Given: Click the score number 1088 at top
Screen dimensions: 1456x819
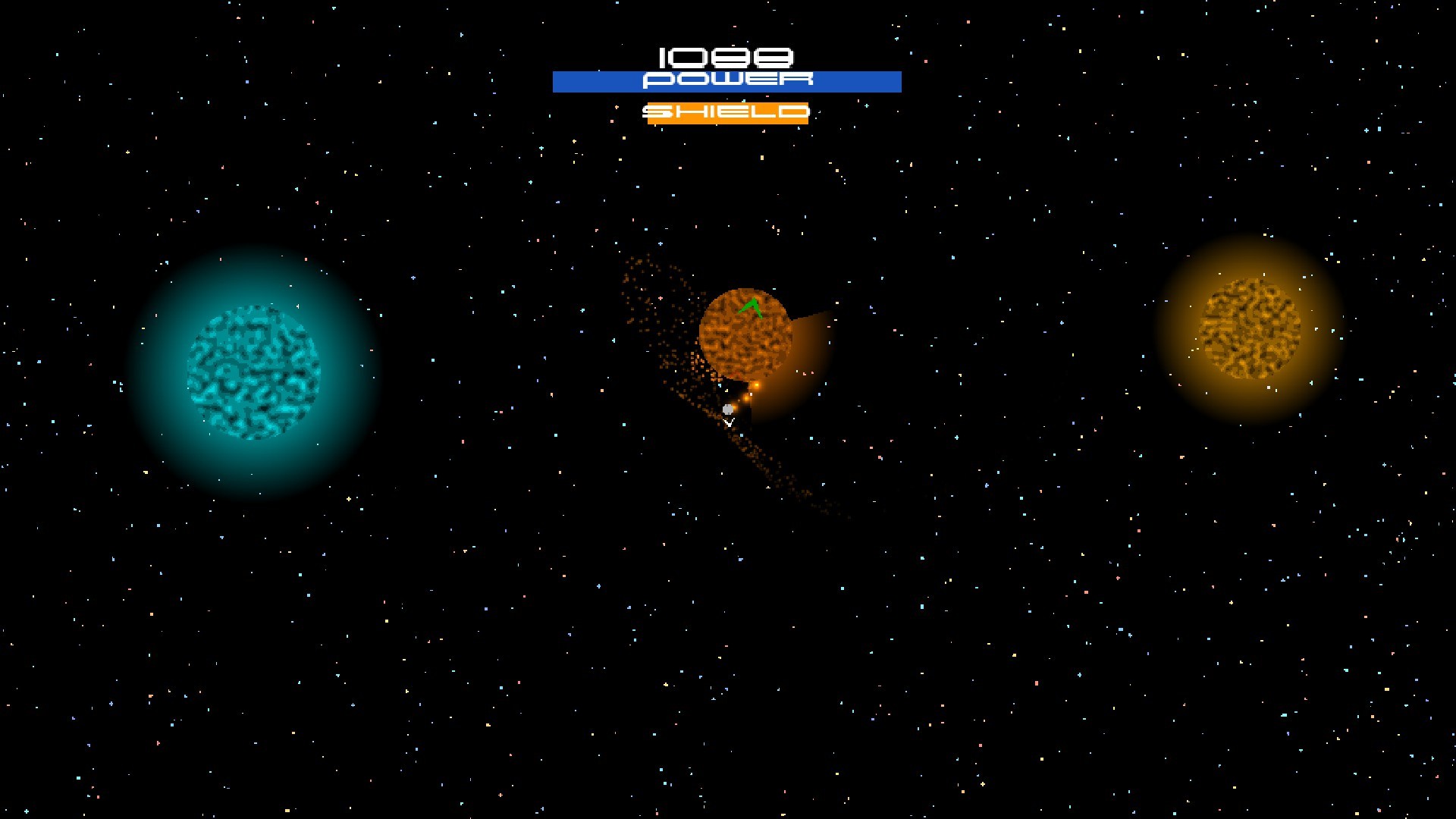Looking at the screenshot, I should 726,57.
